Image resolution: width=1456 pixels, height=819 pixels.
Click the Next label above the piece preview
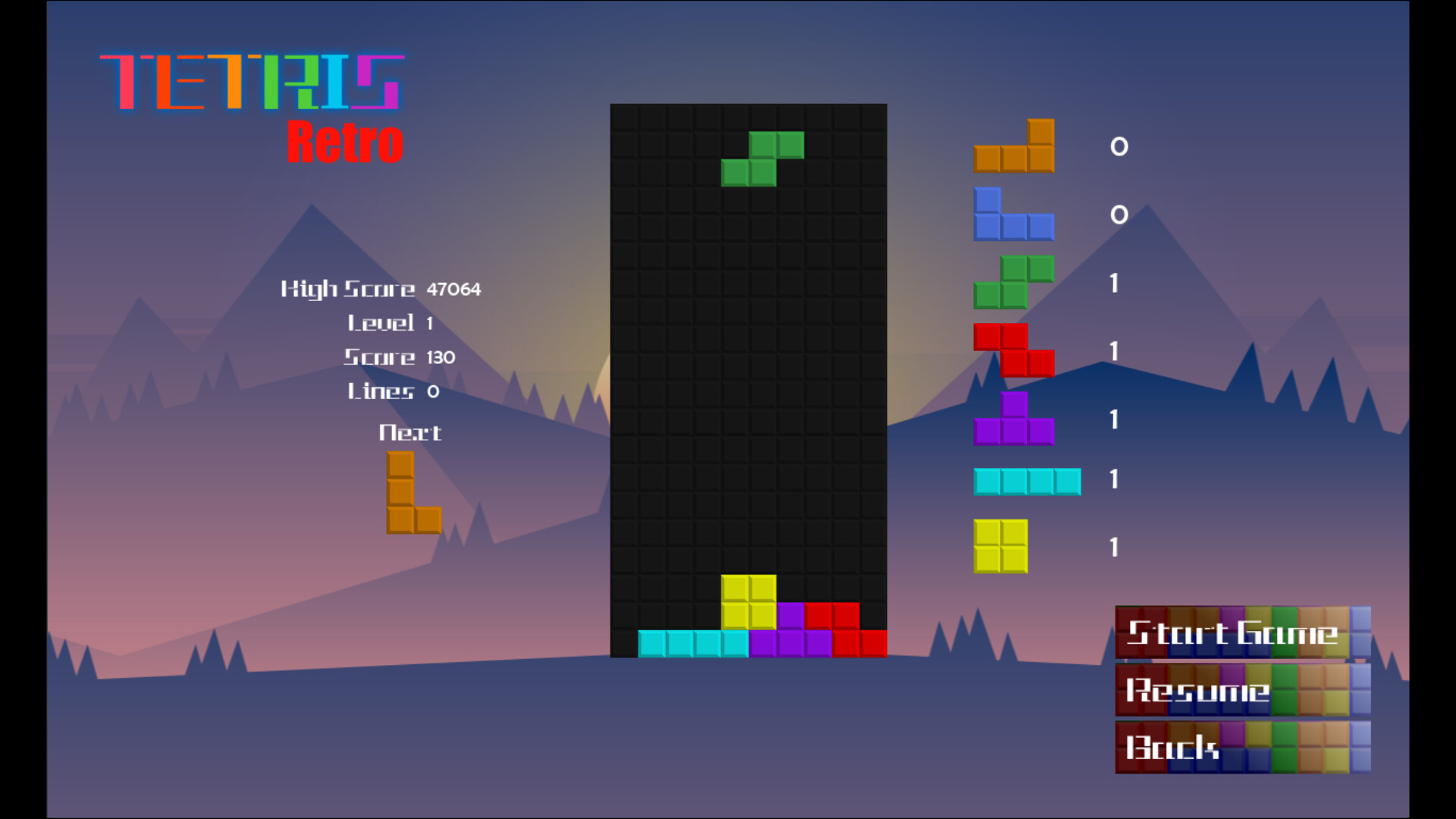tap(410, 432)
